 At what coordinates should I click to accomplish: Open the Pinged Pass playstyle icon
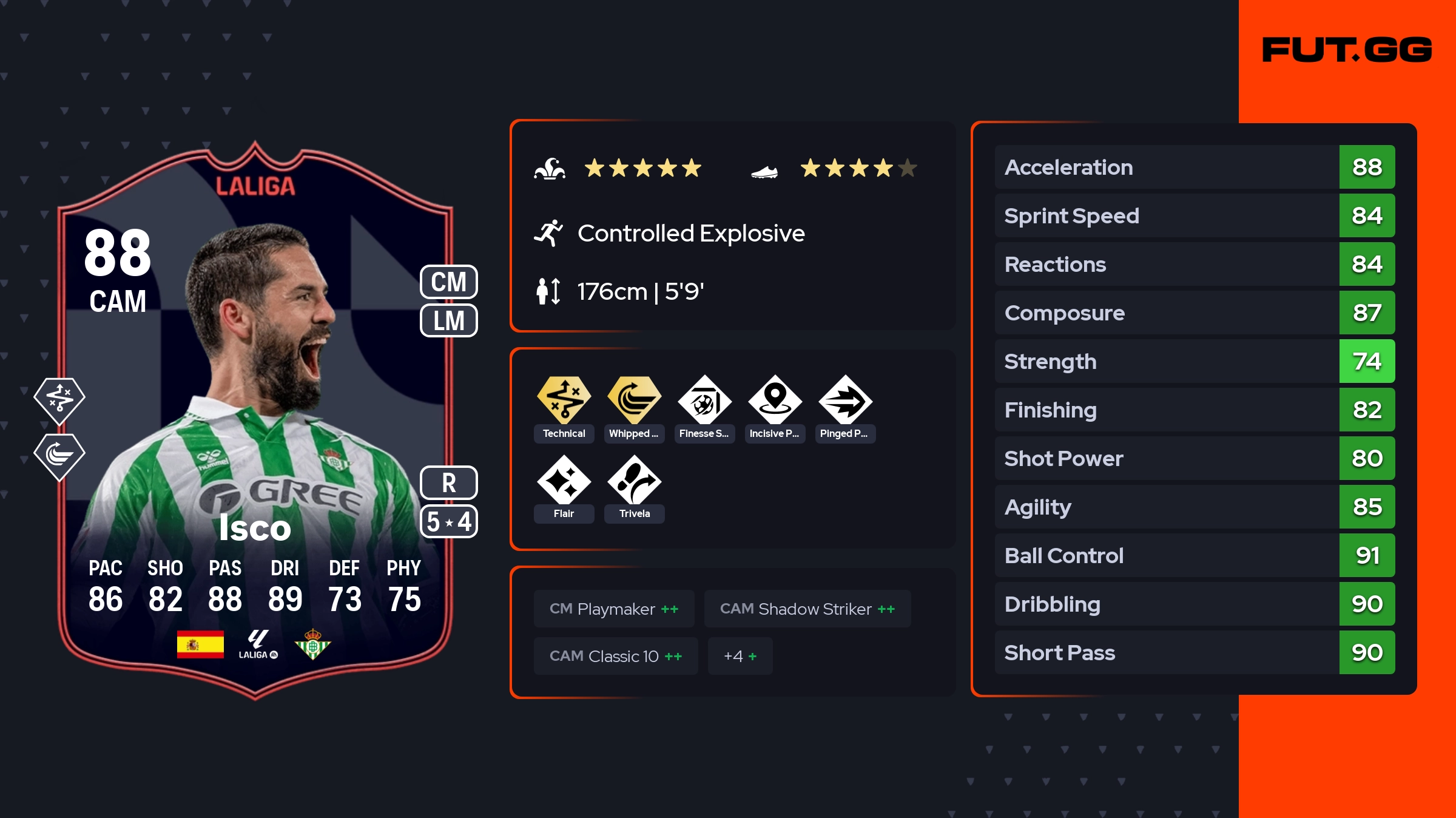point(845,401)
